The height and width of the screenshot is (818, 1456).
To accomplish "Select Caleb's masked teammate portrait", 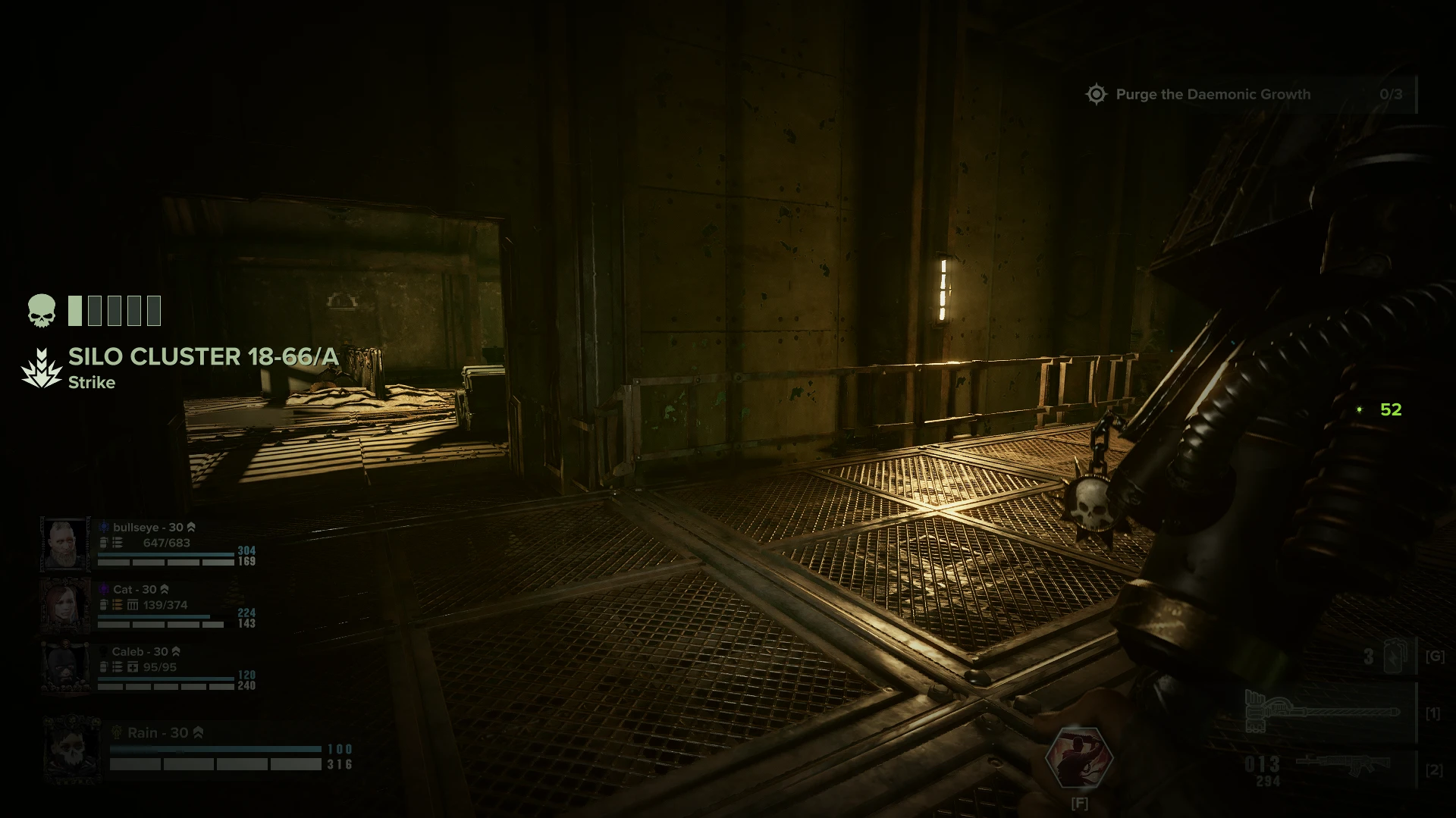I will tap(65, 668).
